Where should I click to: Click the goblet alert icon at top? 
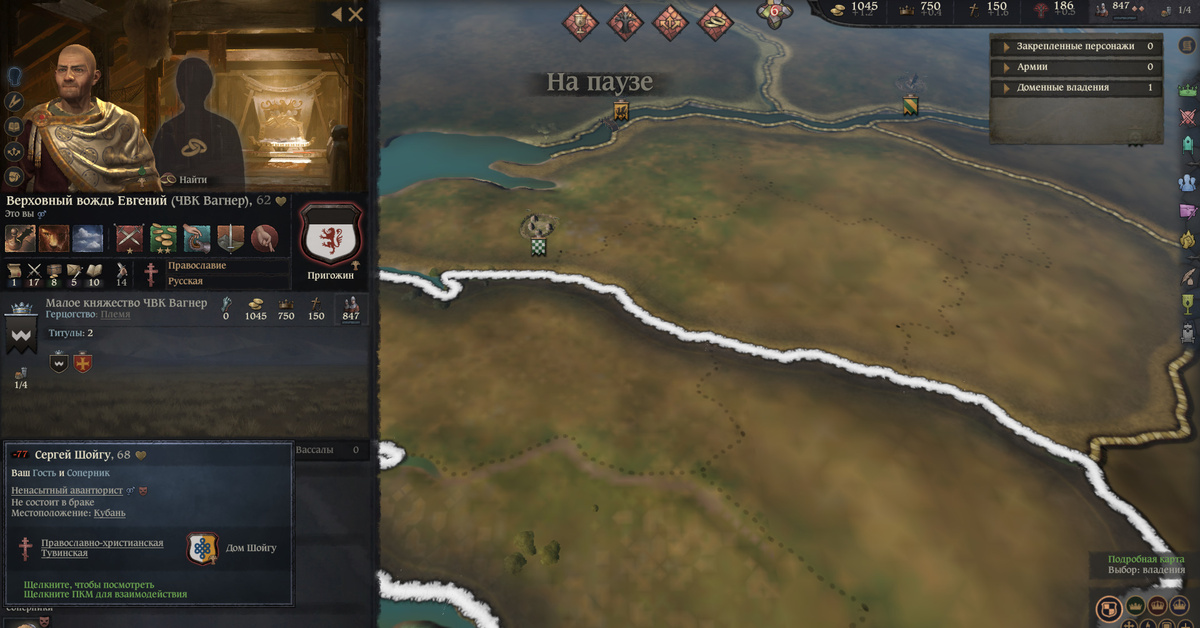coord(579,21)
